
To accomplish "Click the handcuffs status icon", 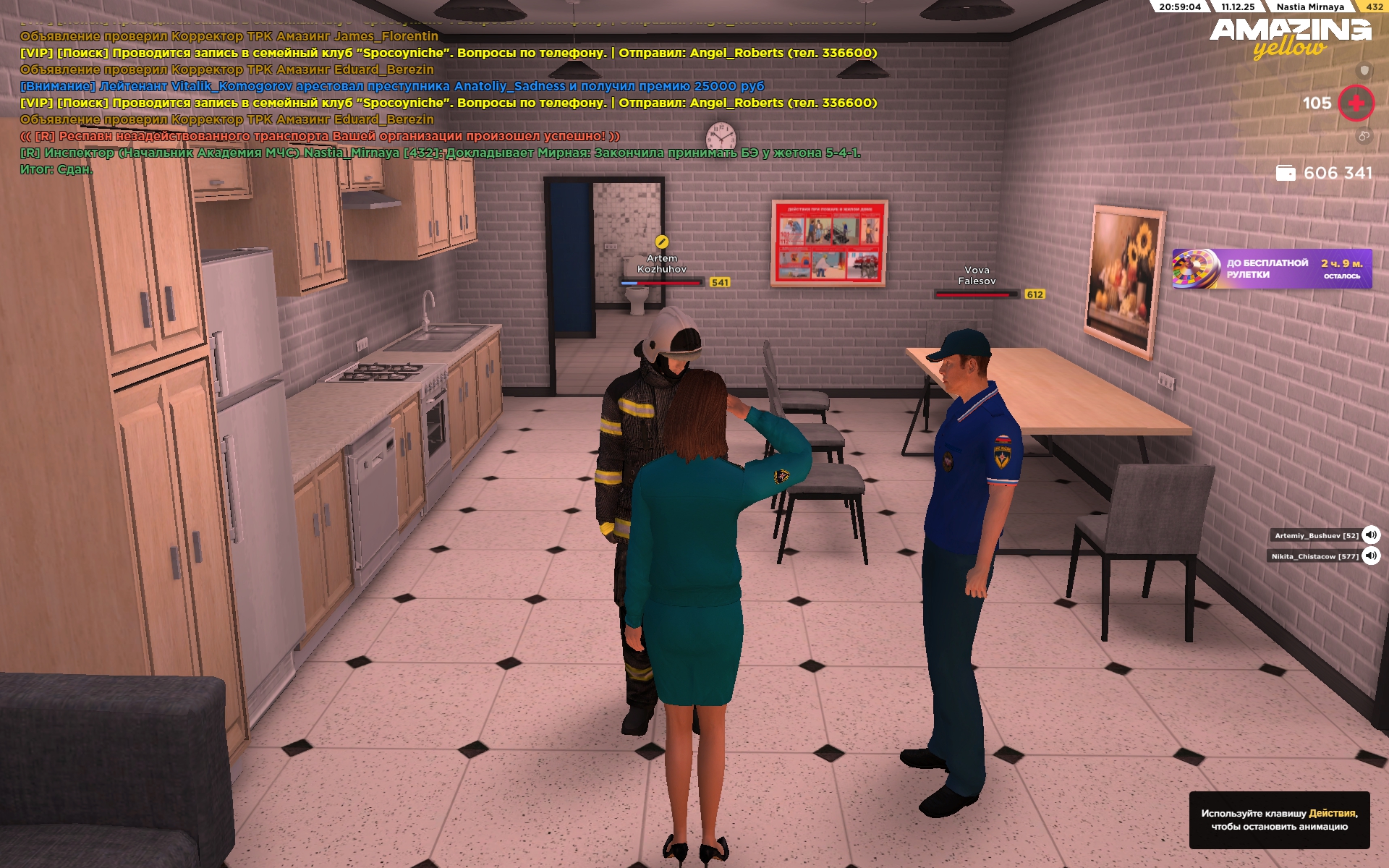I will [1364, 136].
